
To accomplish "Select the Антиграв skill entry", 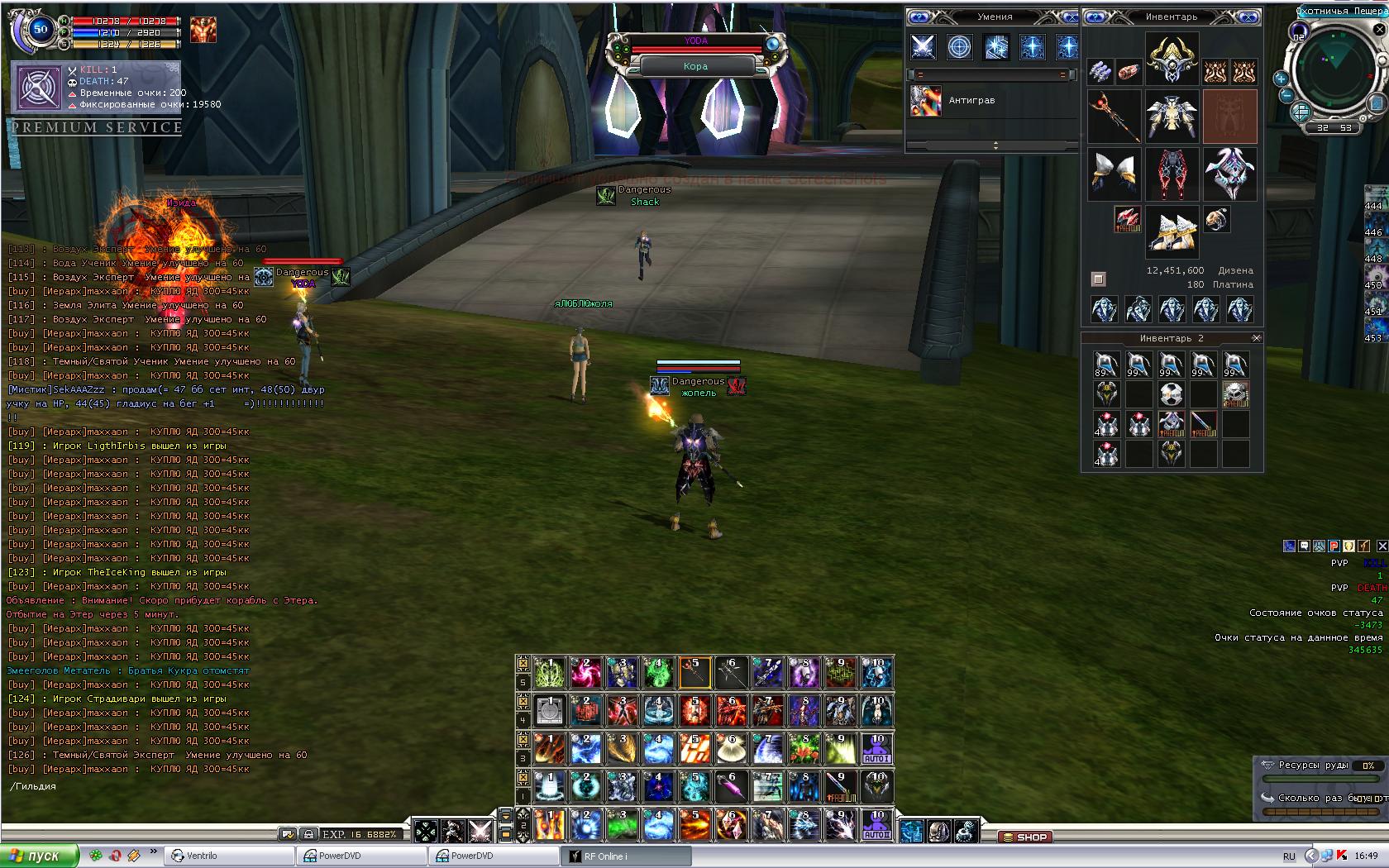I will coord(971,101).
